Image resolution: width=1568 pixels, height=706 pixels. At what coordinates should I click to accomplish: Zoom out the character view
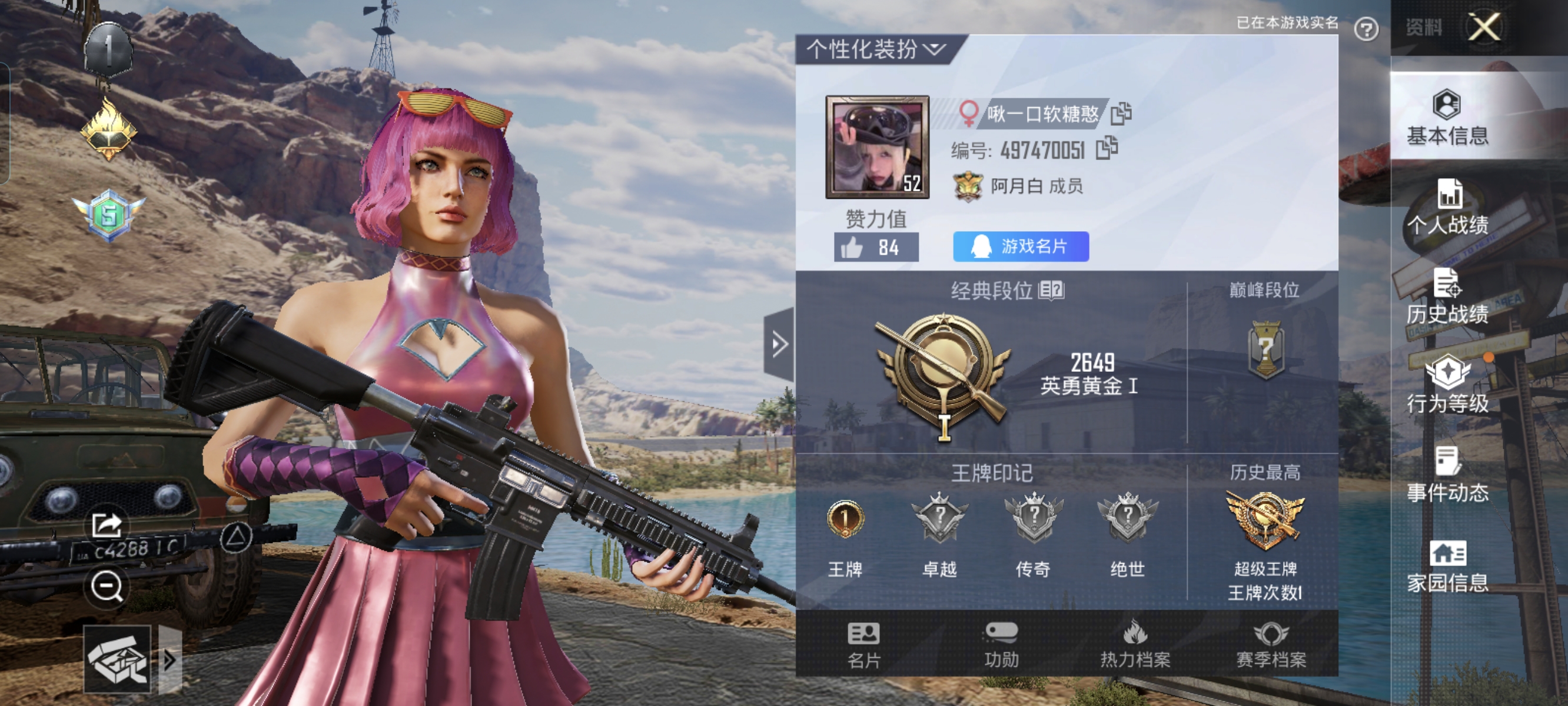click(x=107, y=587)
